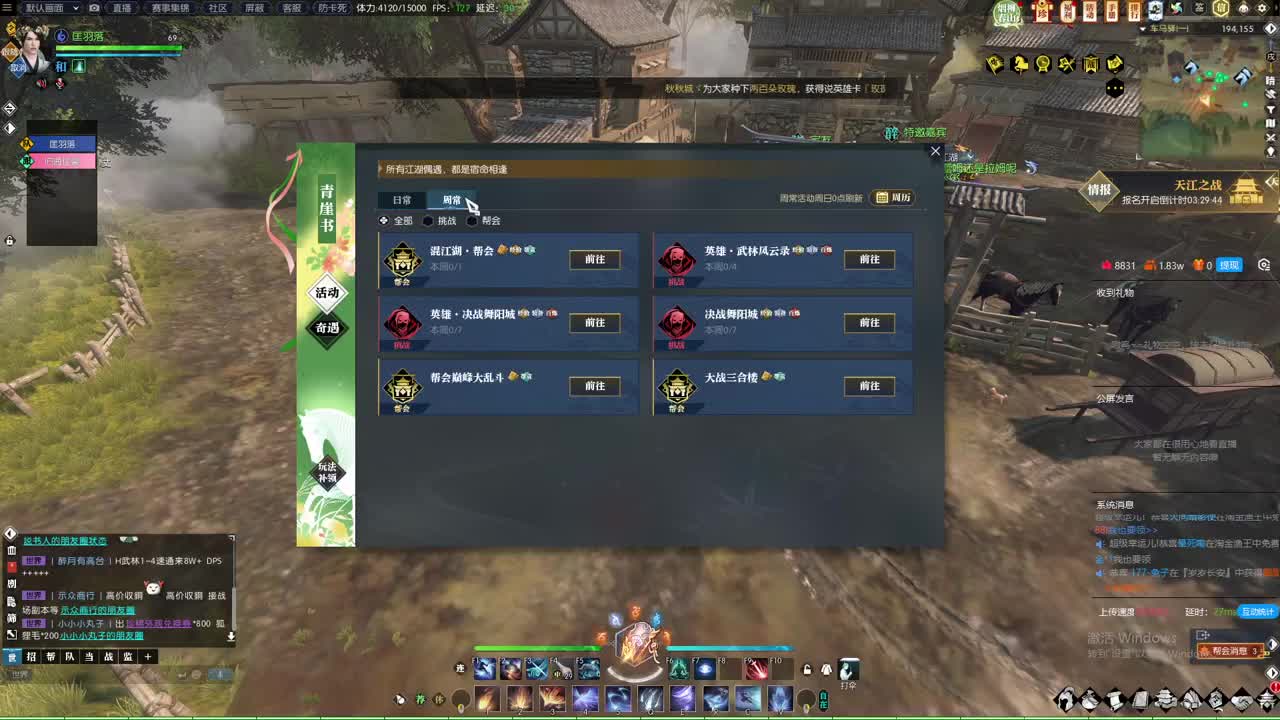Enable the 挑战 filter option
Viewport: 1280px width, 720px height.
(x=430, y=221)
